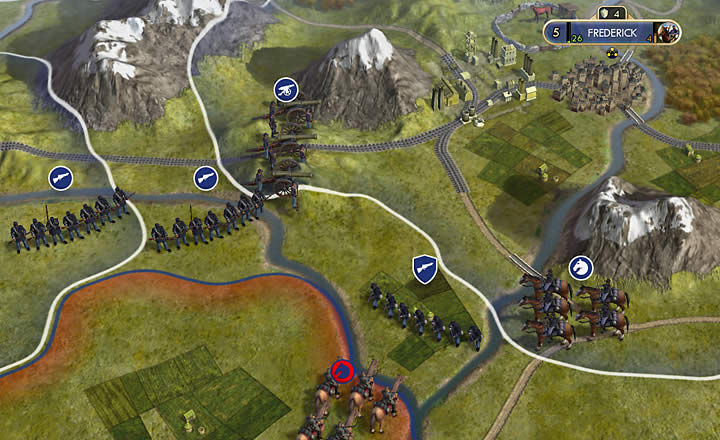
Task: Target the red enemy unit flag
Action: click(343, 372)
